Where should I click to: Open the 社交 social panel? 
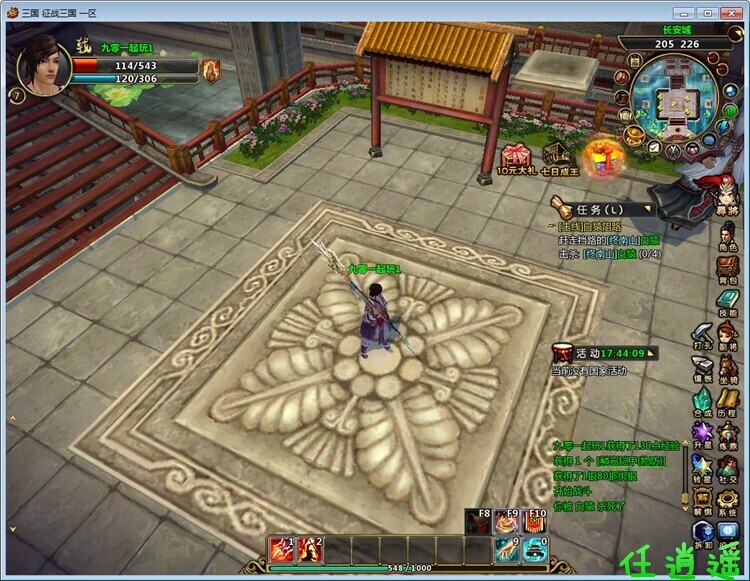(727, 466)
